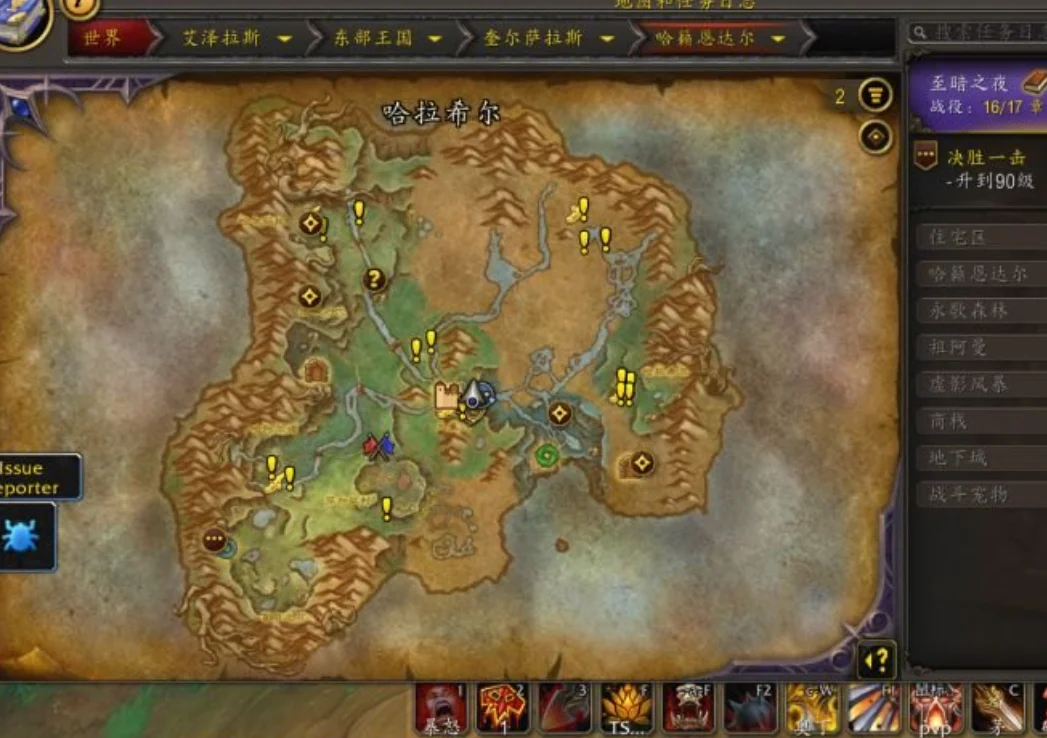Expand the 战斗宠物 quest category

point(981,495)
